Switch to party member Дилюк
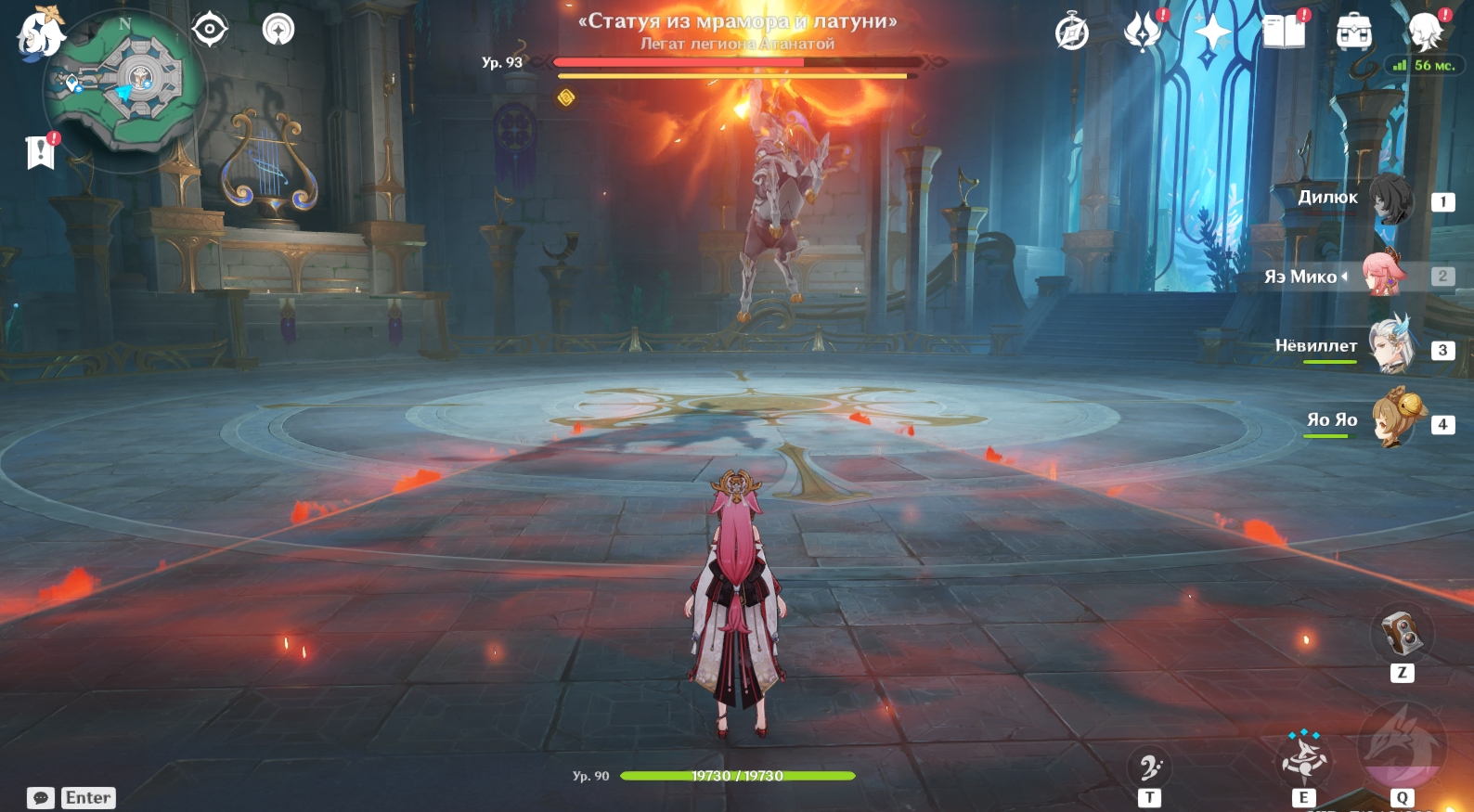This screenshot has width=1474, height=812. tap(1390, 199)
